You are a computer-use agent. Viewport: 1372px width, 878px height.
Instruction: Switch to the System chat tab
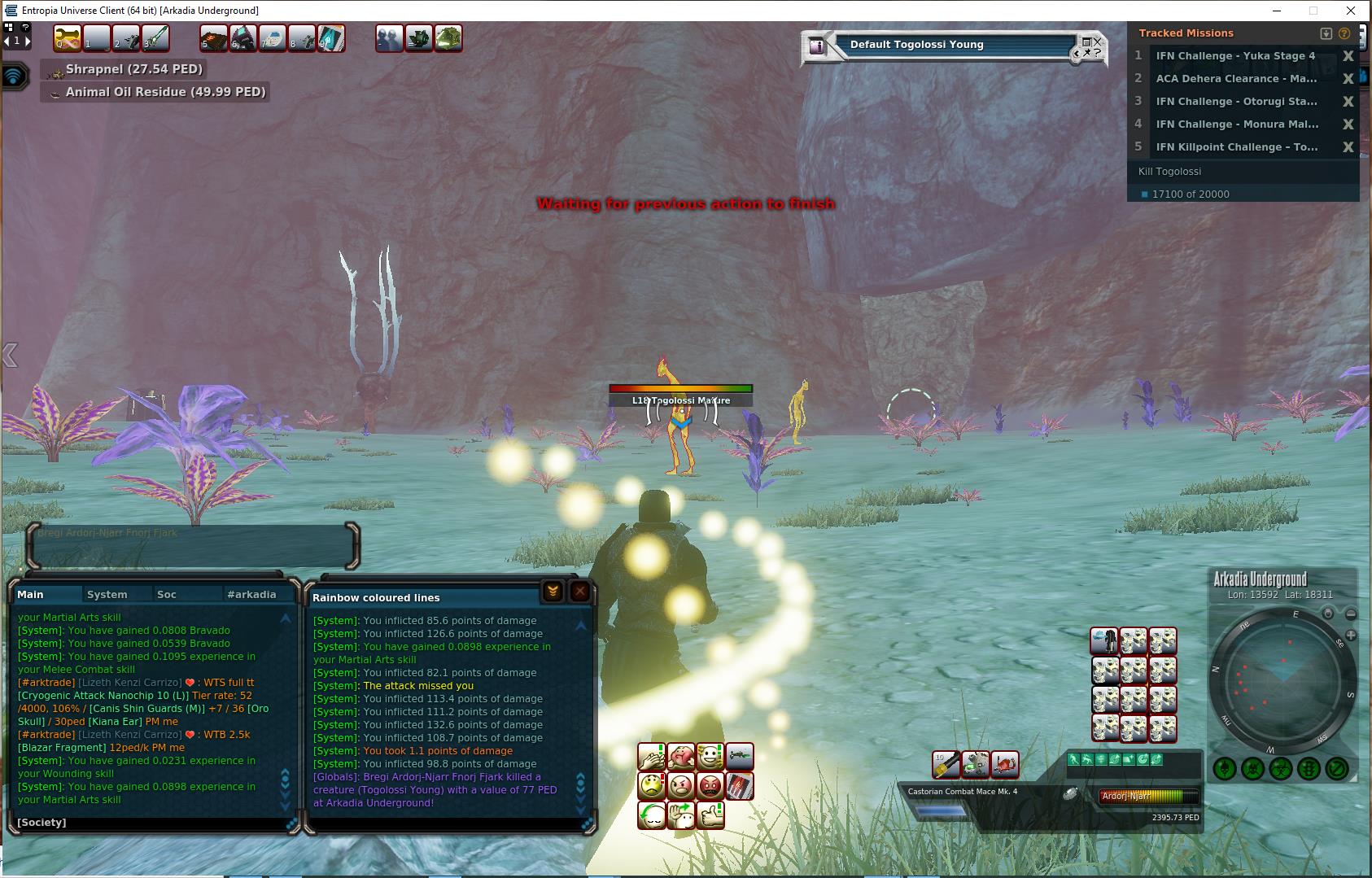pos(107,595)
